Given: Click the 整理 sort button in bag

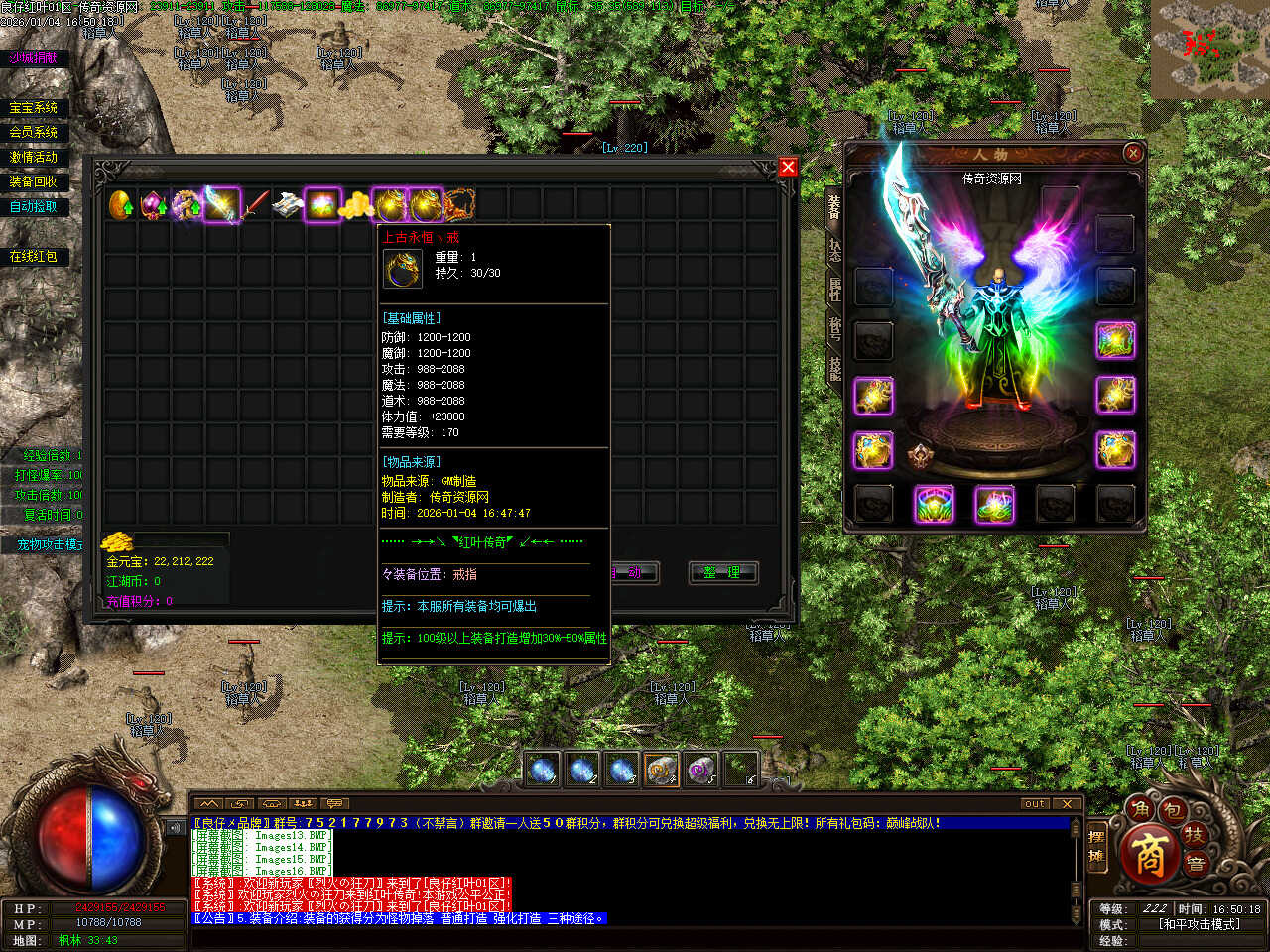Looking at the screenshot, I should [x=723, y=572].
